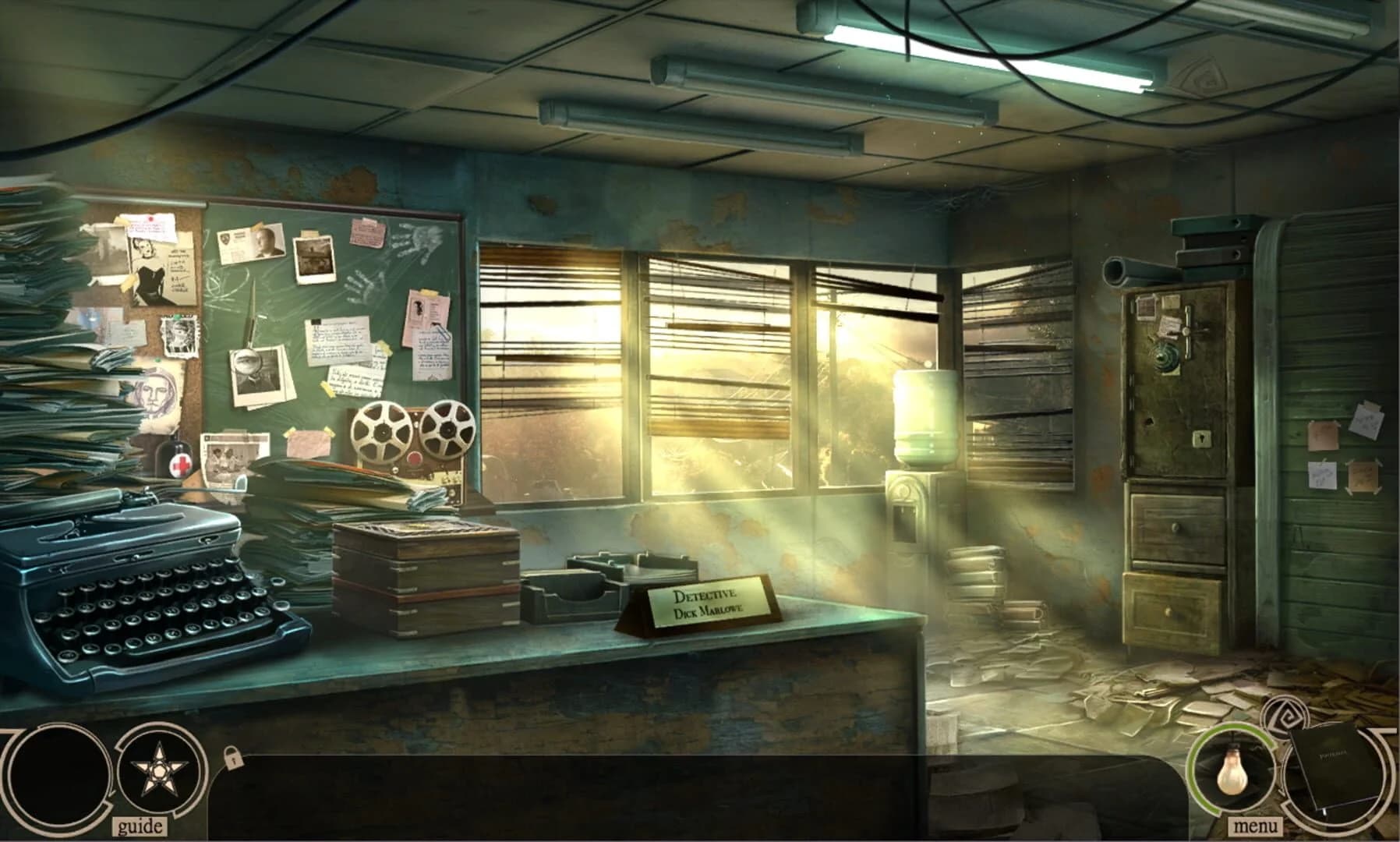Open the lower drawer of the cabinet
This screenshot has width=1400, height=842.
tap(1169, 608)
